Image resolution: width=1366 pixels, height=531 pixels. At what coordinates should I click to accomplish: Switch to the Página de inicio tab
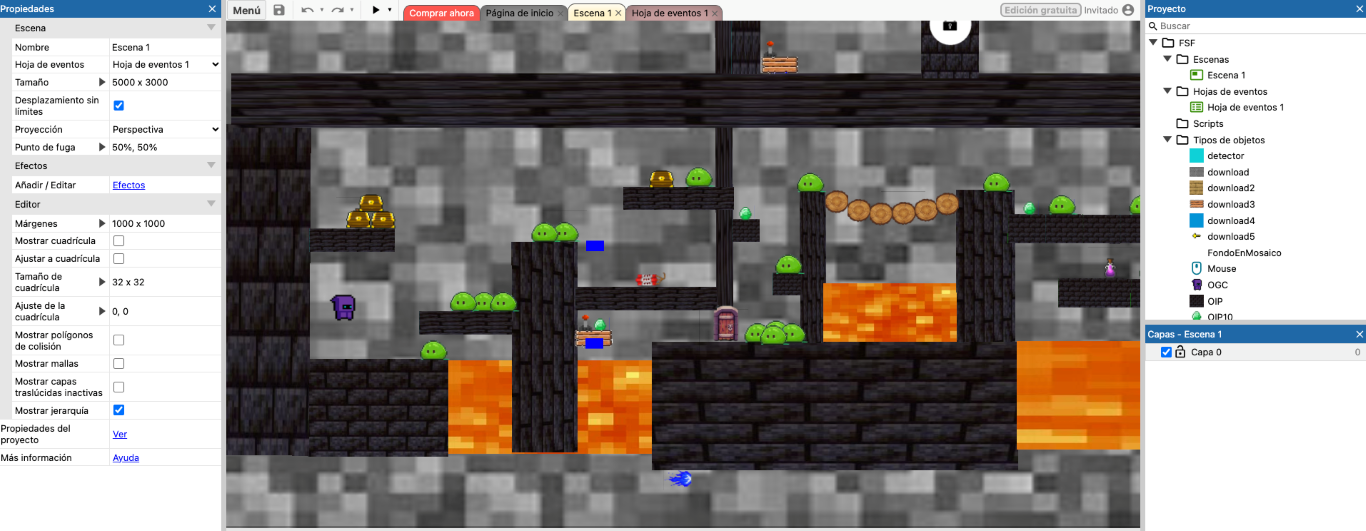pyautogui.click(x=519, y=13)
